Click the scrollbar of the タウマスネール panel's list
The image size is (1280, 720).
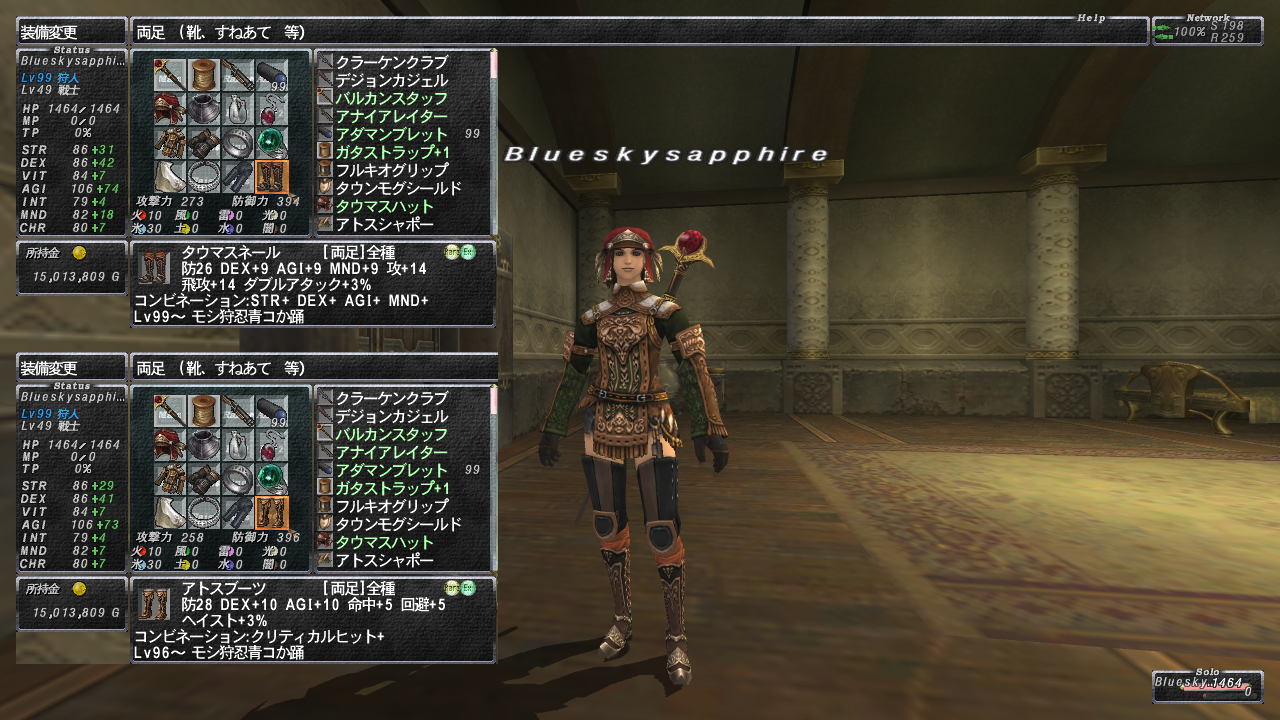[x=493, y=140]
